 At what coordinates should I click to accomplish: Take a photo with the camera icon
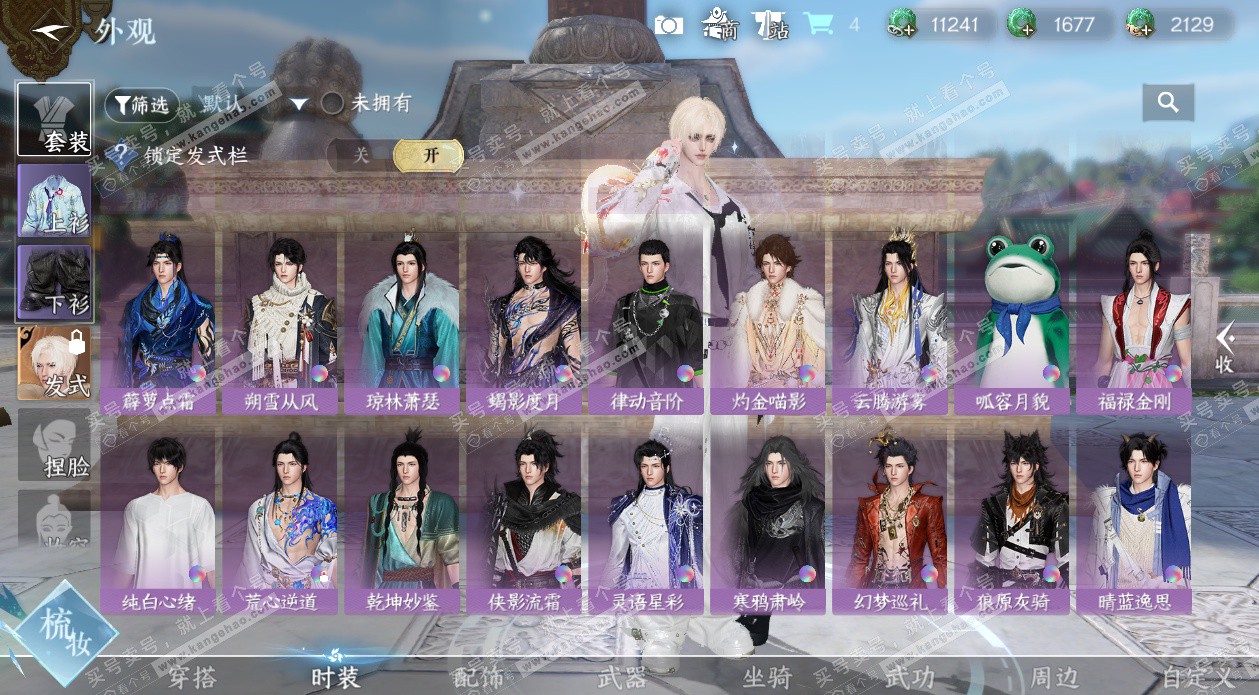pos(668,24)
